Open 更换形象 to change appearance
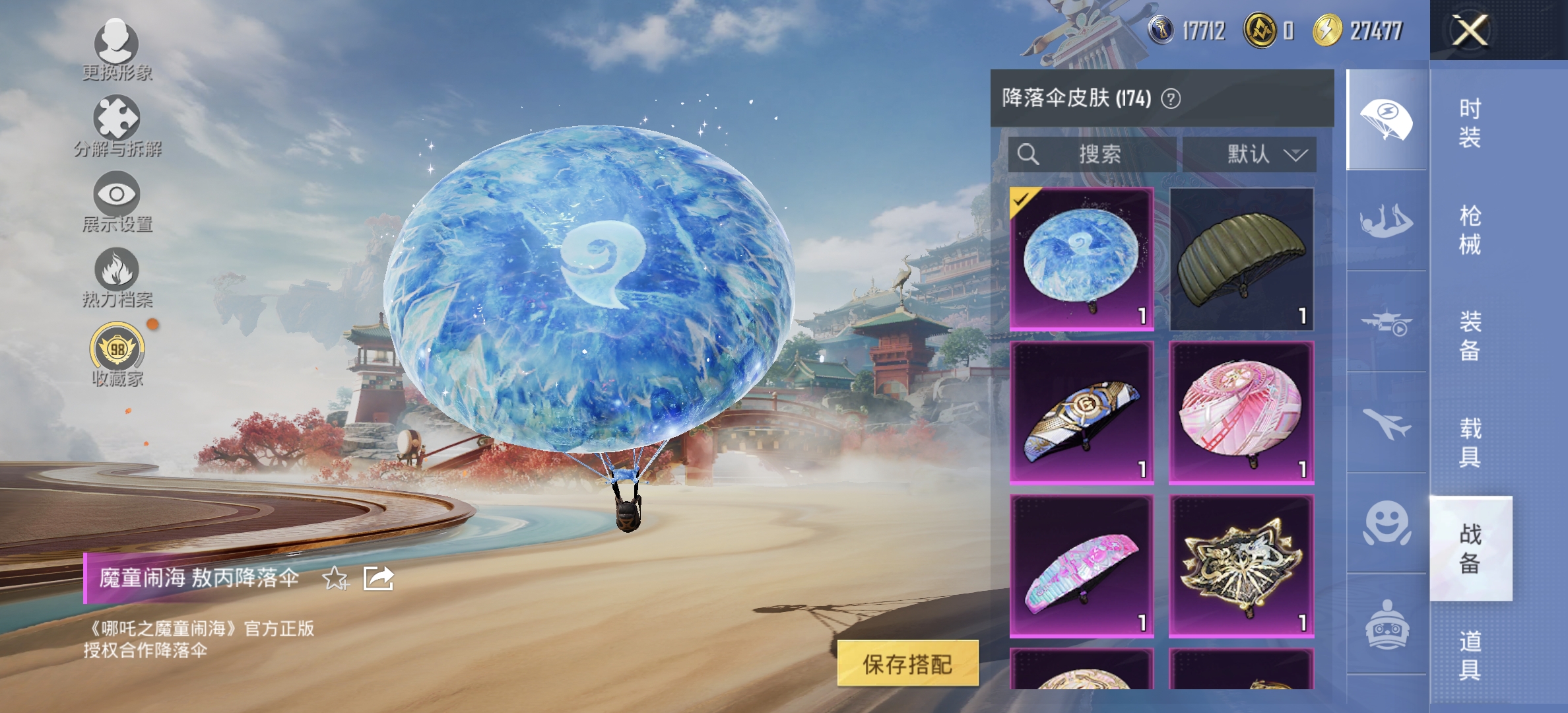This screenshot has height=713, width=1568. (117, 50)
